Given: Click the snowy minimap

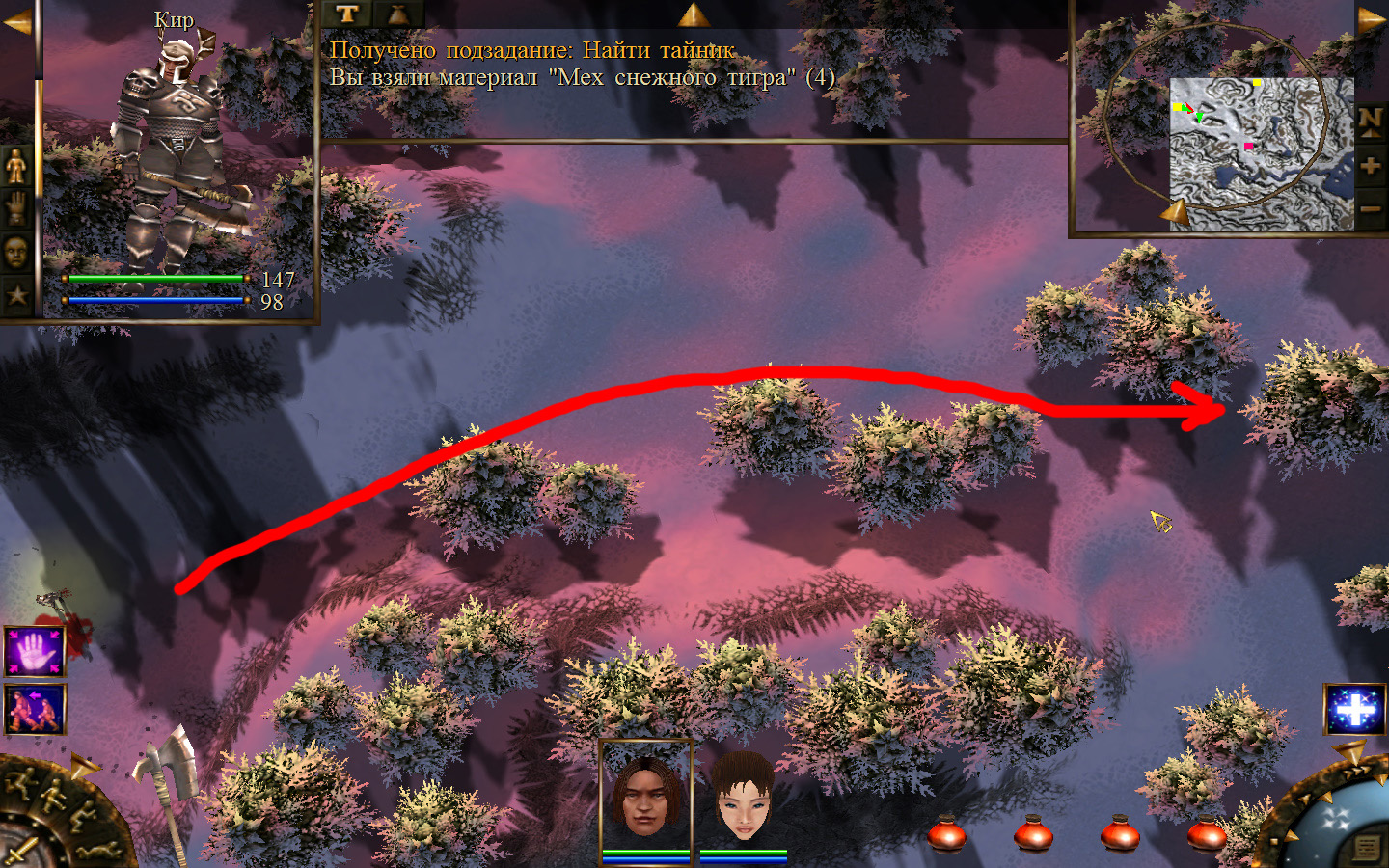Looking at the screenshot, I should pyautogui.click(x=1262, y=154).
